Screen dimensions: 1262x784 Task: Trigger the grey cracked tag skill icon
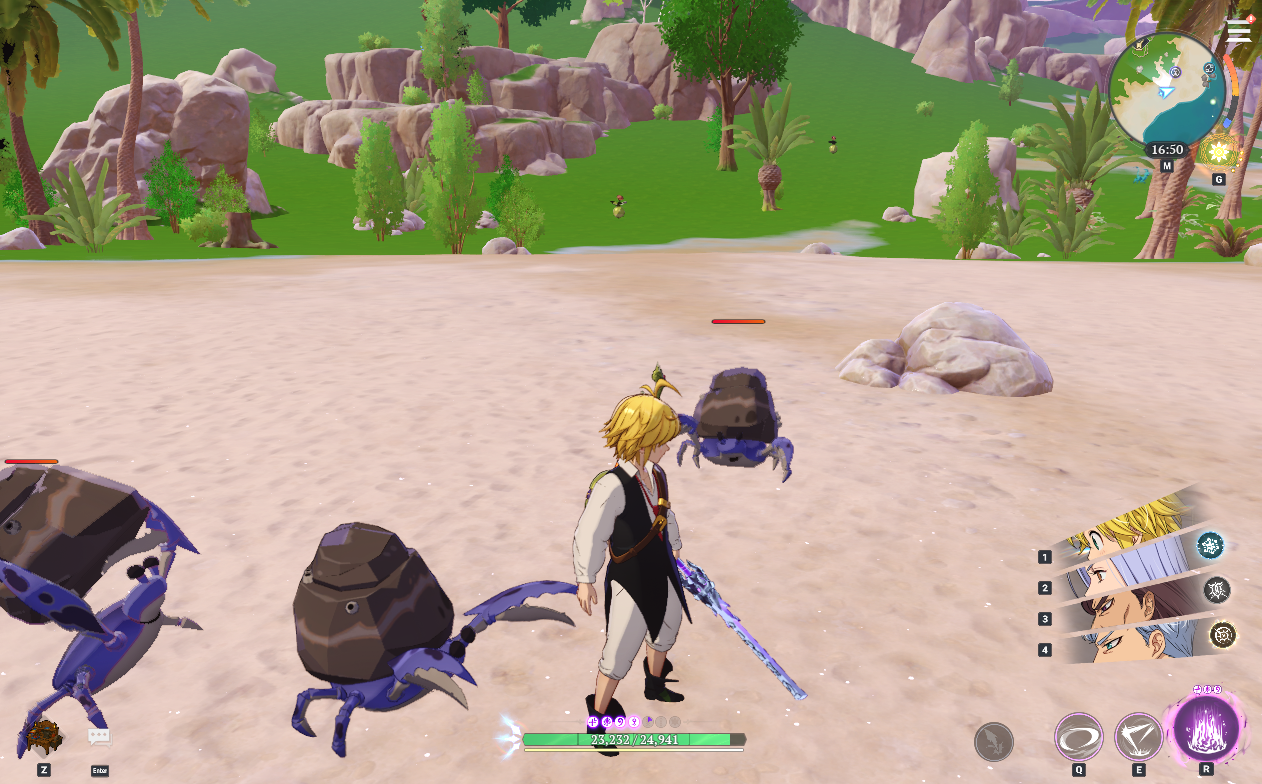point(1217,589)
